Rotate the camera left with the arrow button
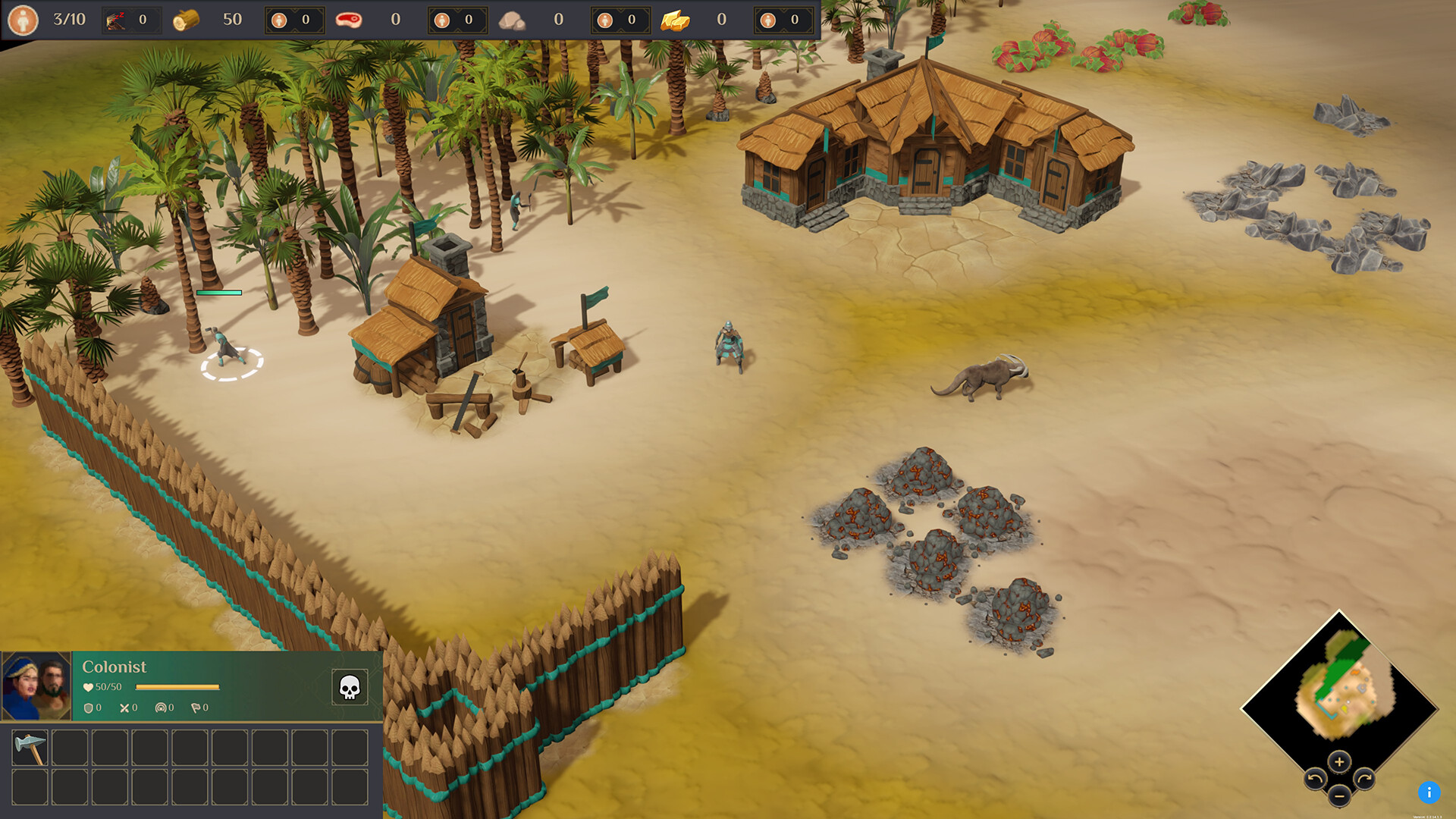The width and height of the screenshot is (1456, 819). point(1316,779)
